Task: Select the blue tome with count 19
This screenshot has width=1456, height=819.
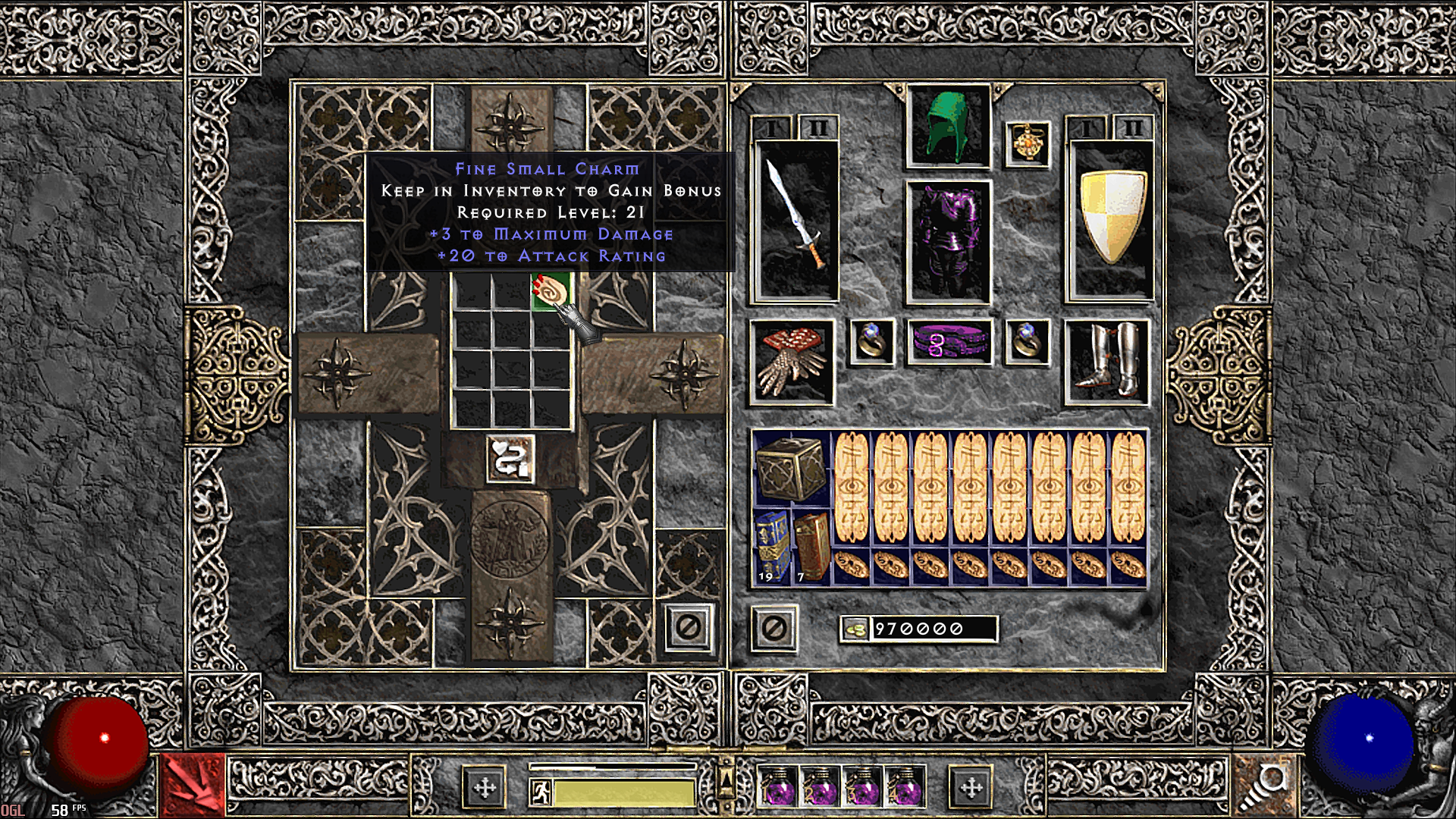Action: tap(772, 548)
